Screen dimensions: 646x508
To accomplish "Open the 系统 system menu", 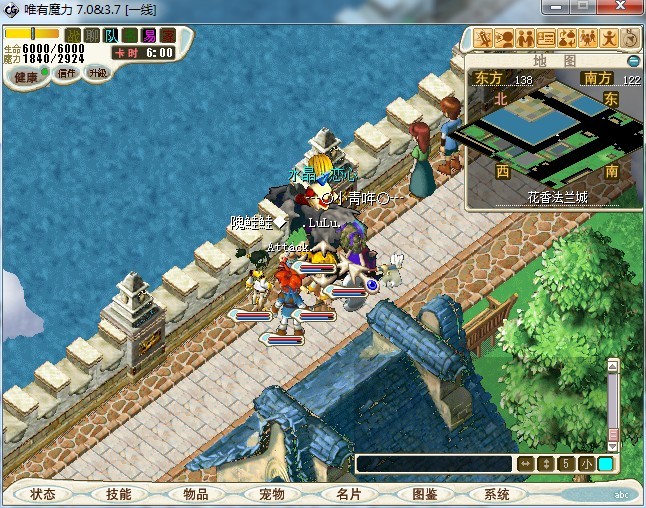I will [497, 494].
